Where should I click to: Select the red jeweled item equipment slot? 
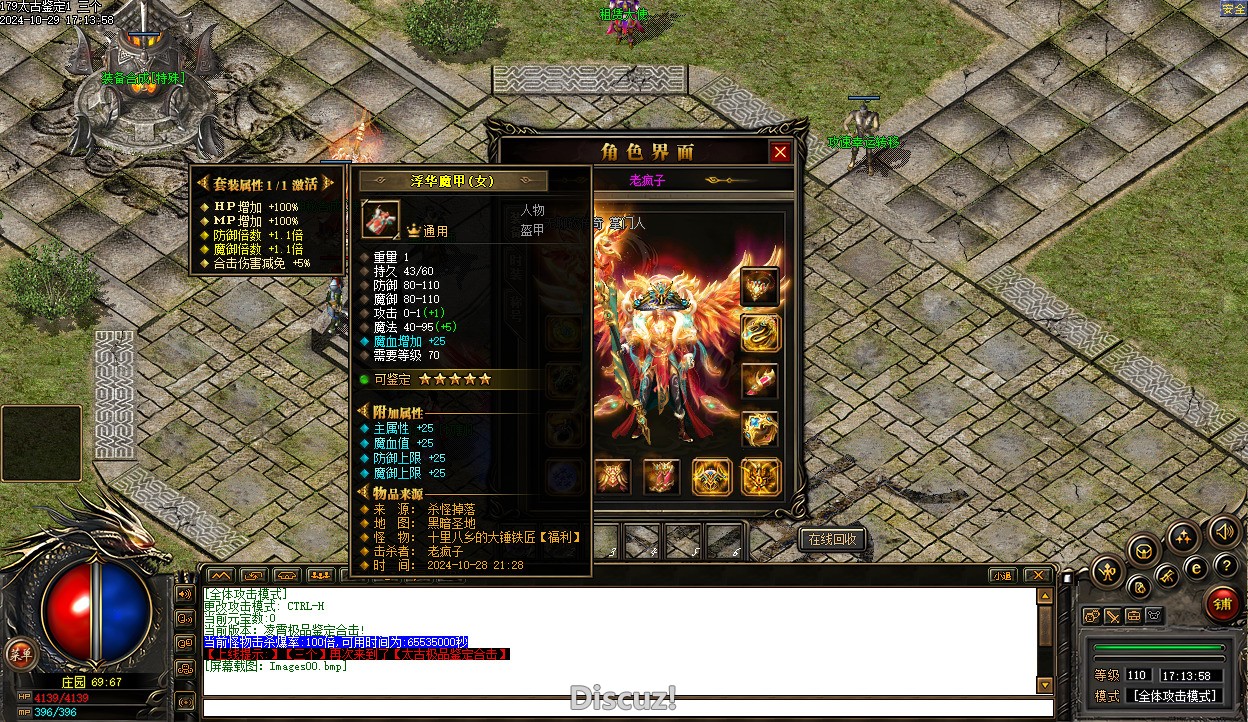coord(760,381)
